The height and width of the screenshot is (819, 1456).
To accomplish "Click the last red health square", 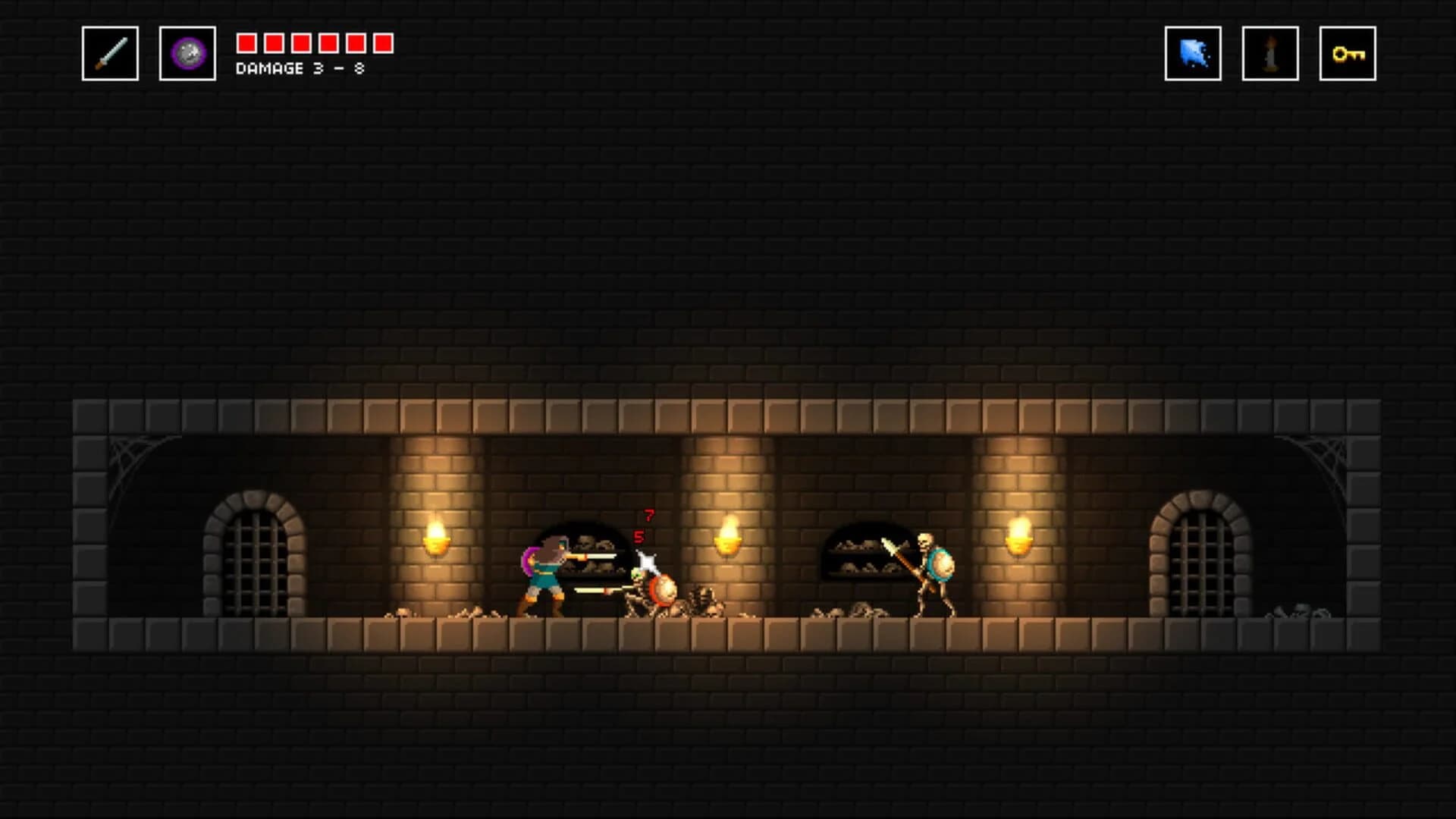I will coord(385,43).
